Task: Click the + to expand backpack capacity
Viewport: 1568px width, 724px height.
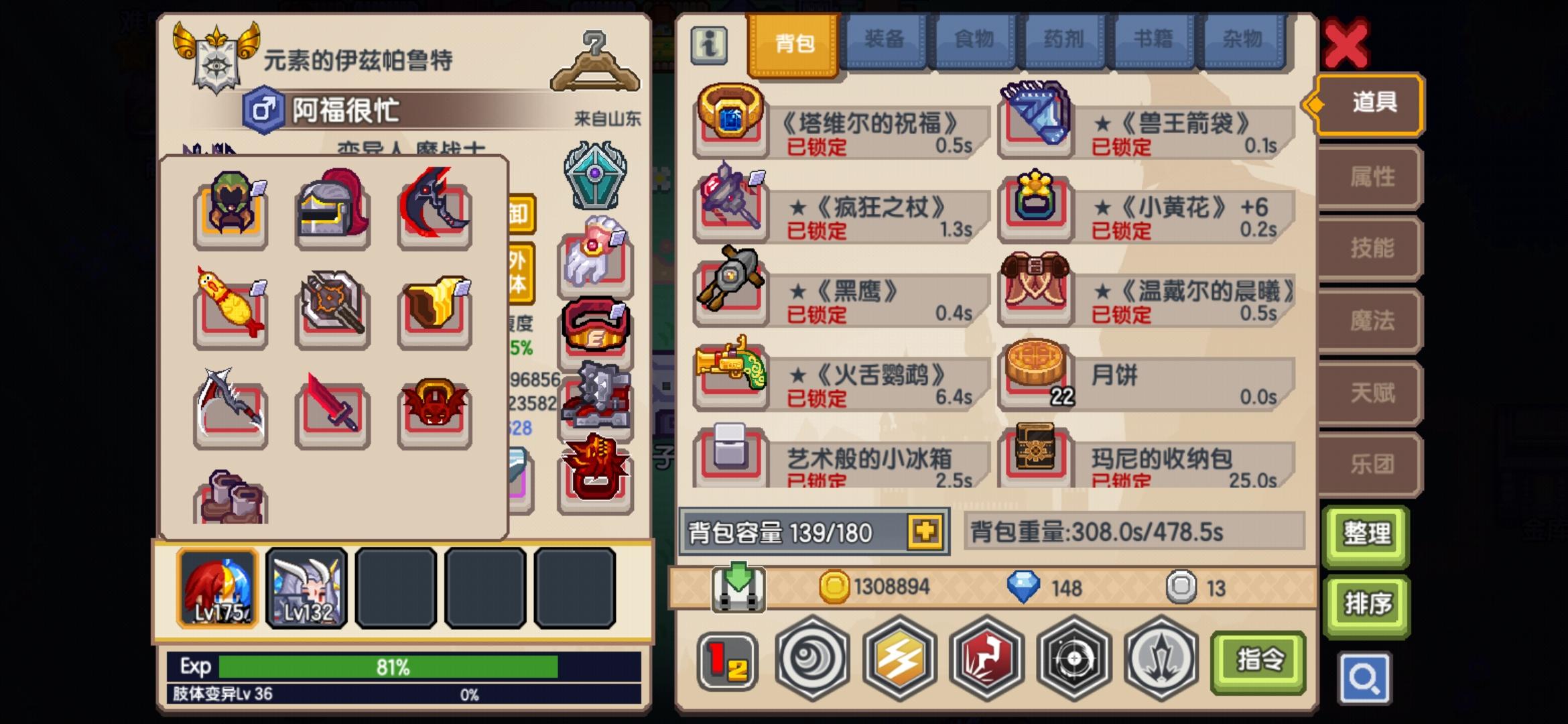Action: pyautogui.click(x=925, y=532)
